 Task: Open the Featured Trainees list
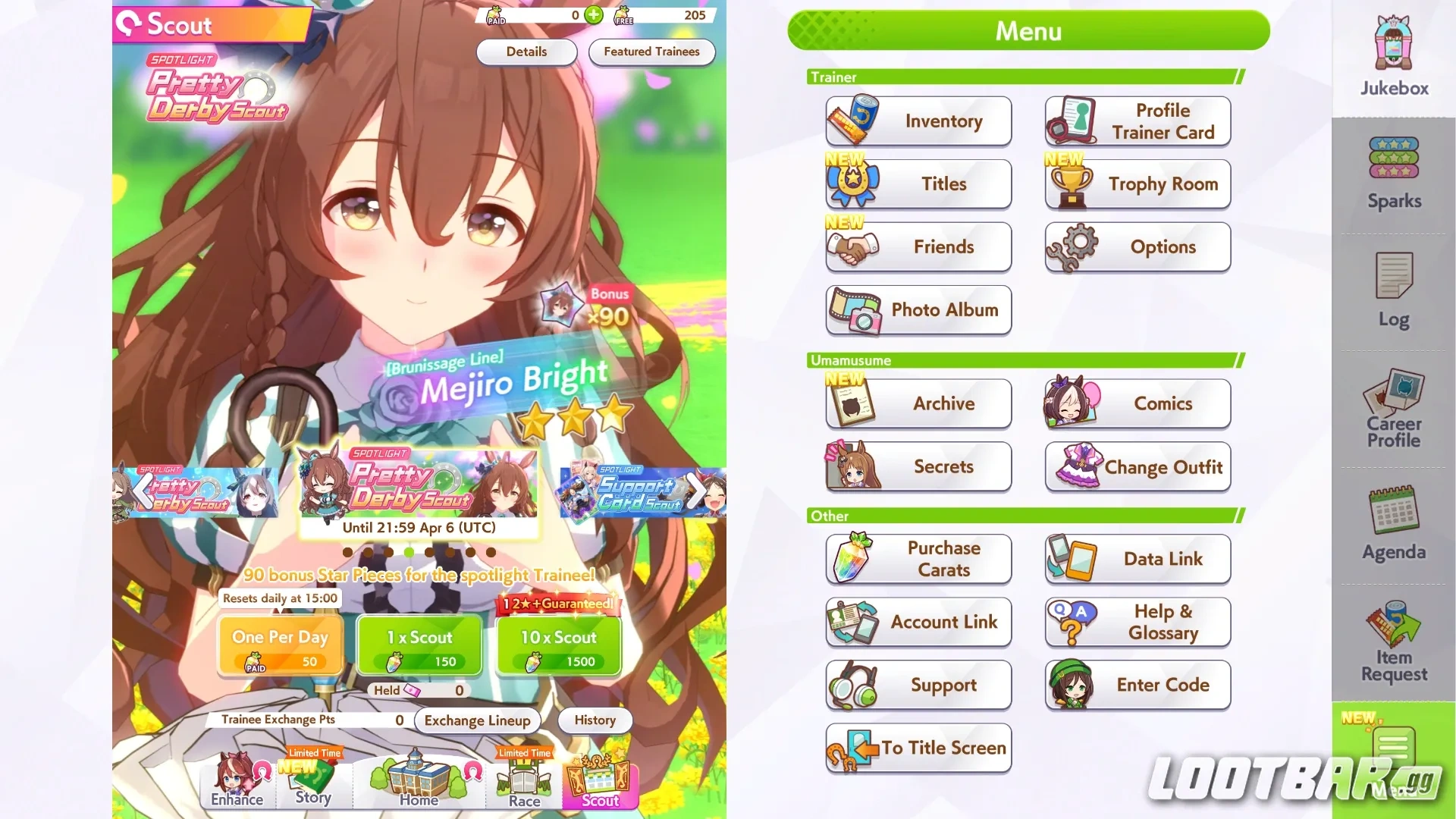(651, 52)
